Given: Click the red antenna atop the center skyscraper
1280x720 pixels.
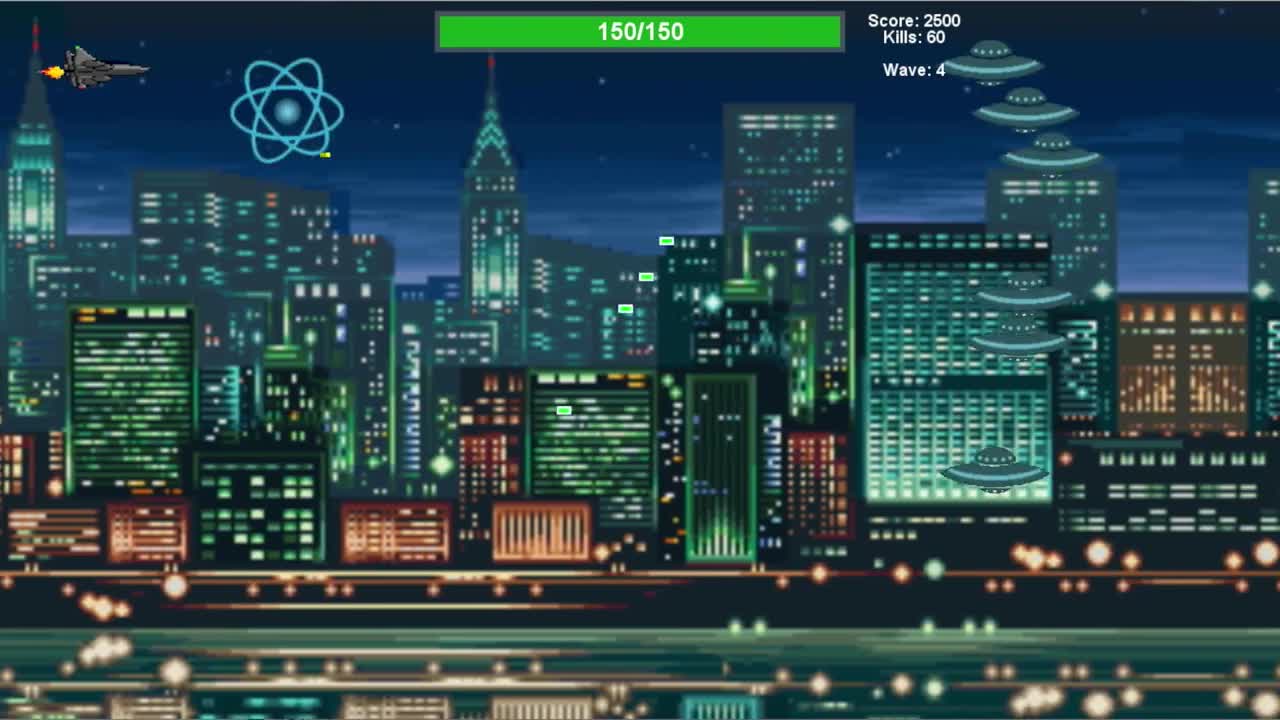Looking at the screenshot, I should (x=492, y=62).
